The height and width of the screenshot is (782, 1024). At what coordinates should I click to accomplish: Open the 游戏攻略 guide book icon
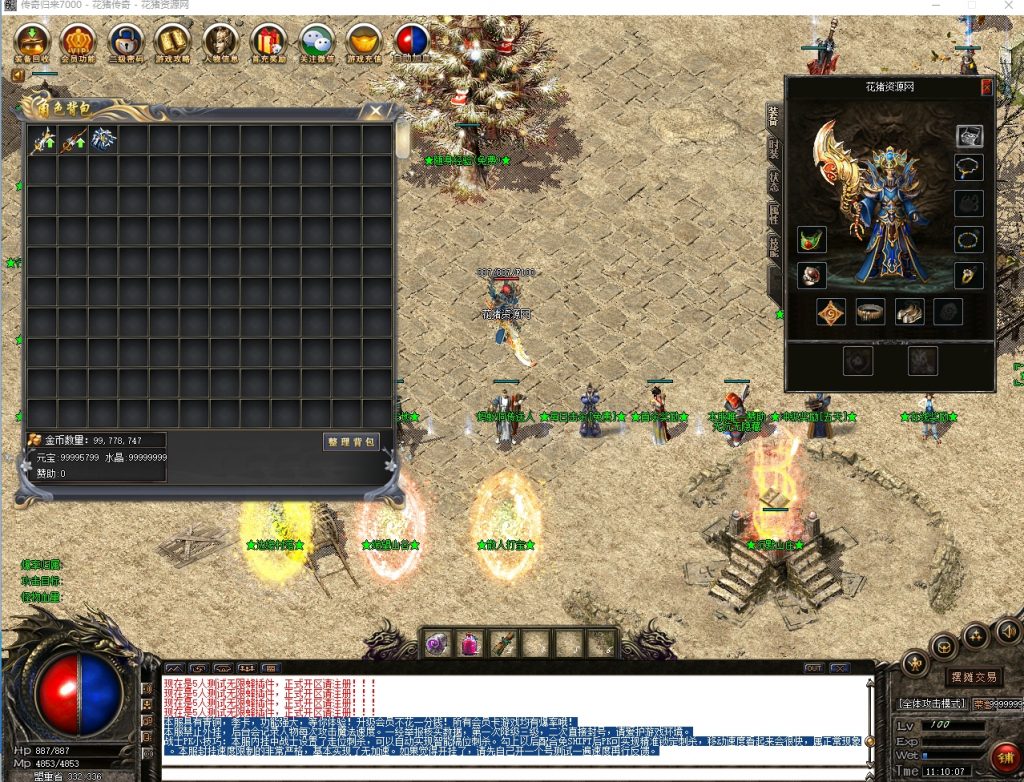pos(172,41)
